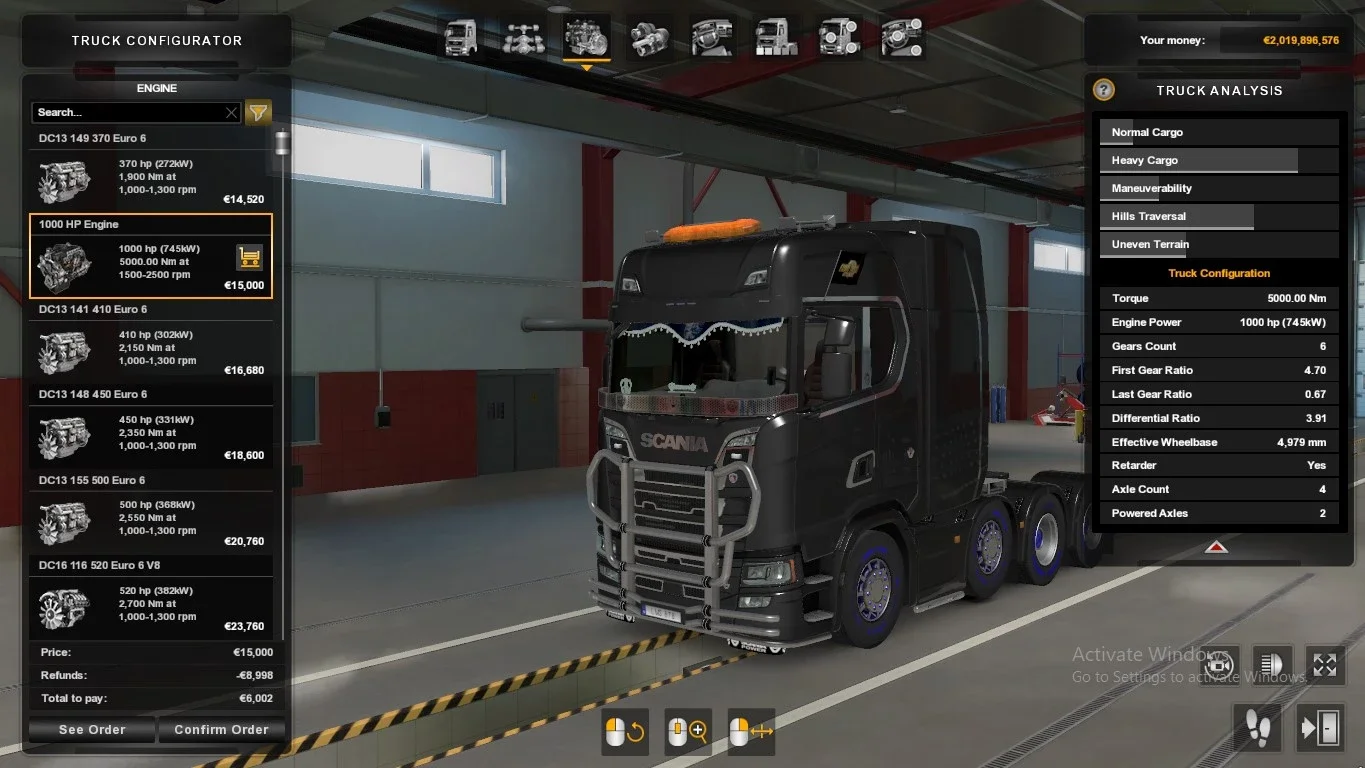The image size is (1365, 768).
Task: Clear the search field with the X
Action: click(x=231, y=112)
